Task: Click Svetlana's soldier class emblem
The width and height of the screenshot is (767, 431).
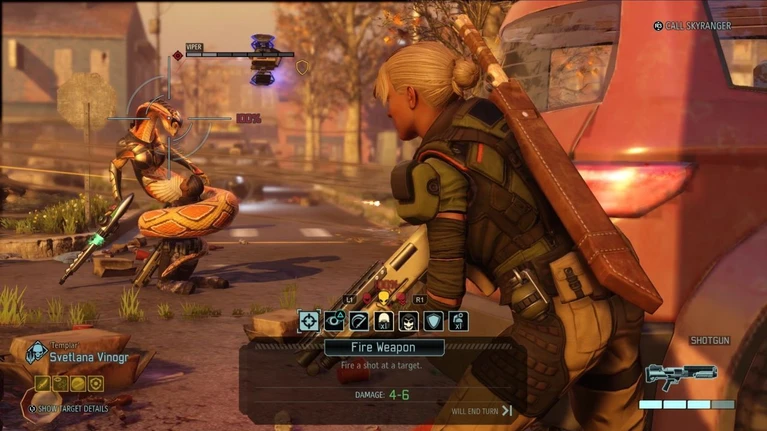Action: point(37,352)
